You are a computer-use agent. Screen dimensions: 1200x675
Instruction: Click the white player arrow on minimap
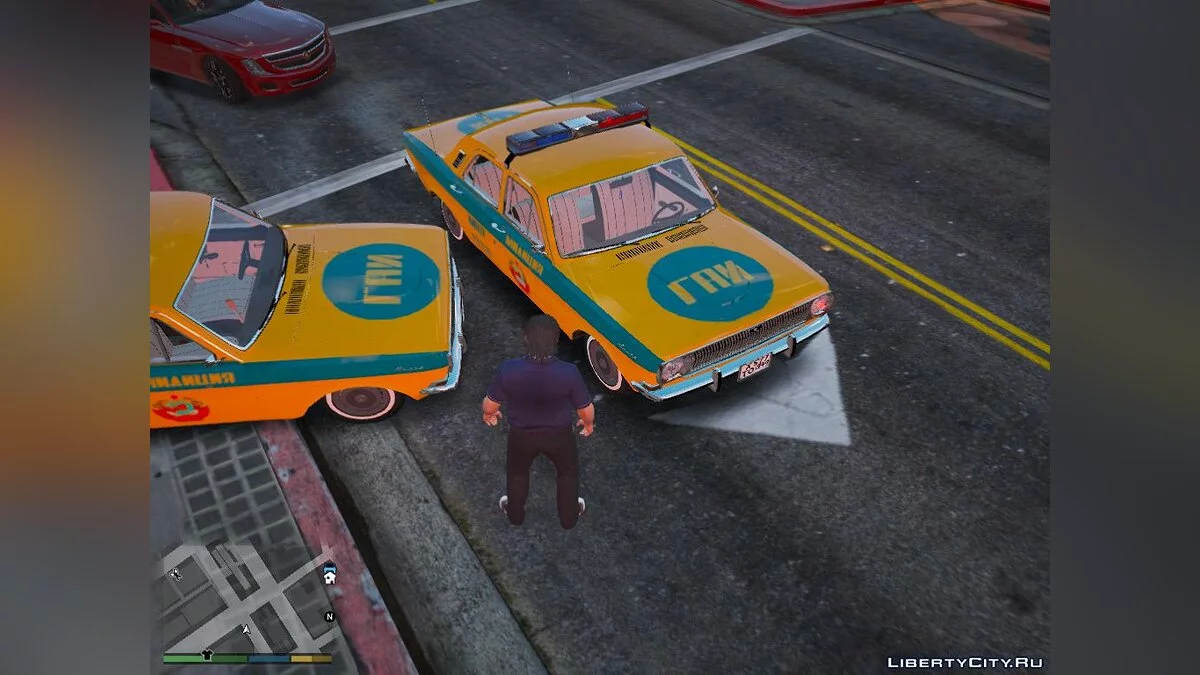tap(247, 630)
